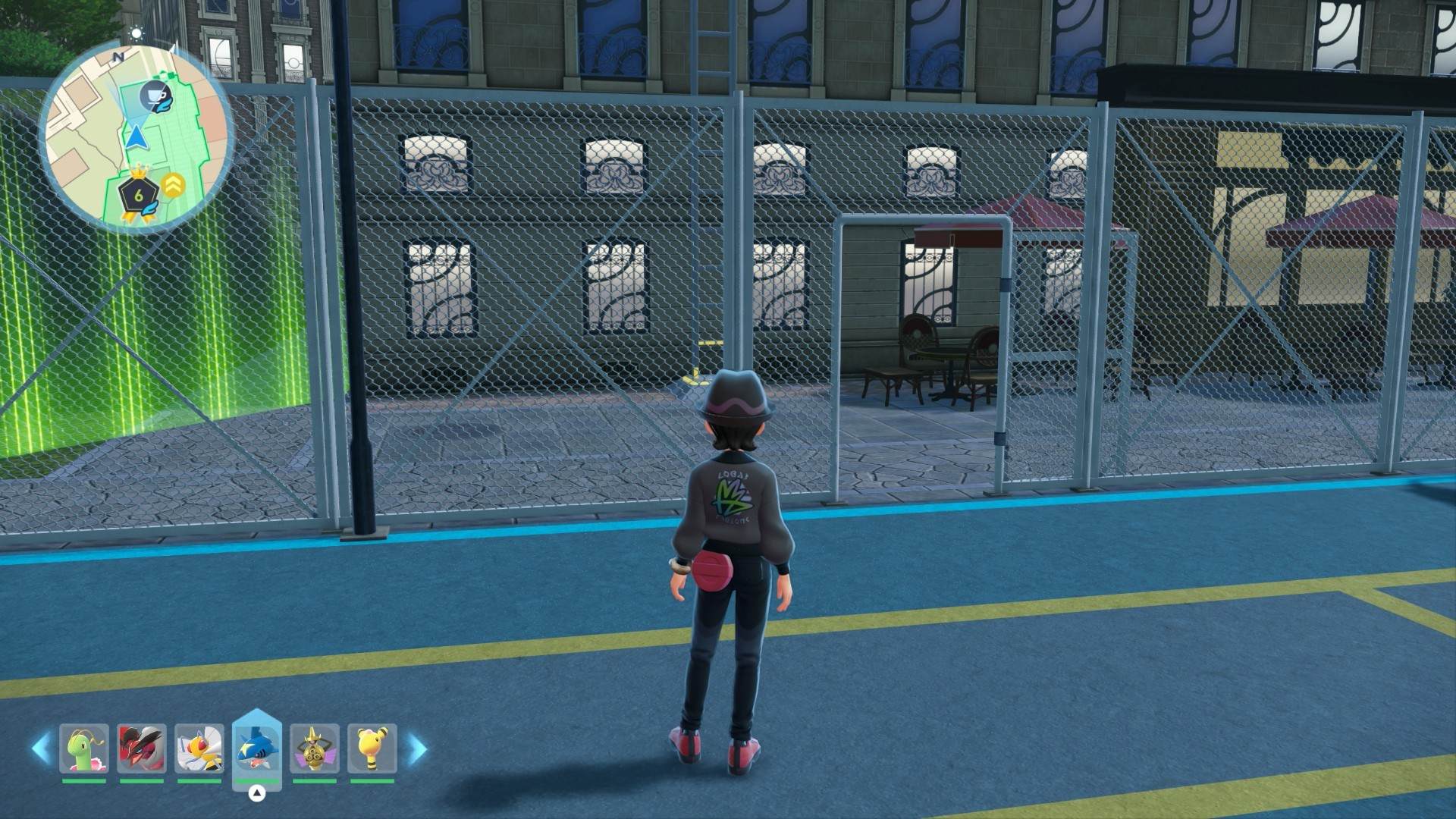Switch to Aegislash in the party

coord(315,748)
